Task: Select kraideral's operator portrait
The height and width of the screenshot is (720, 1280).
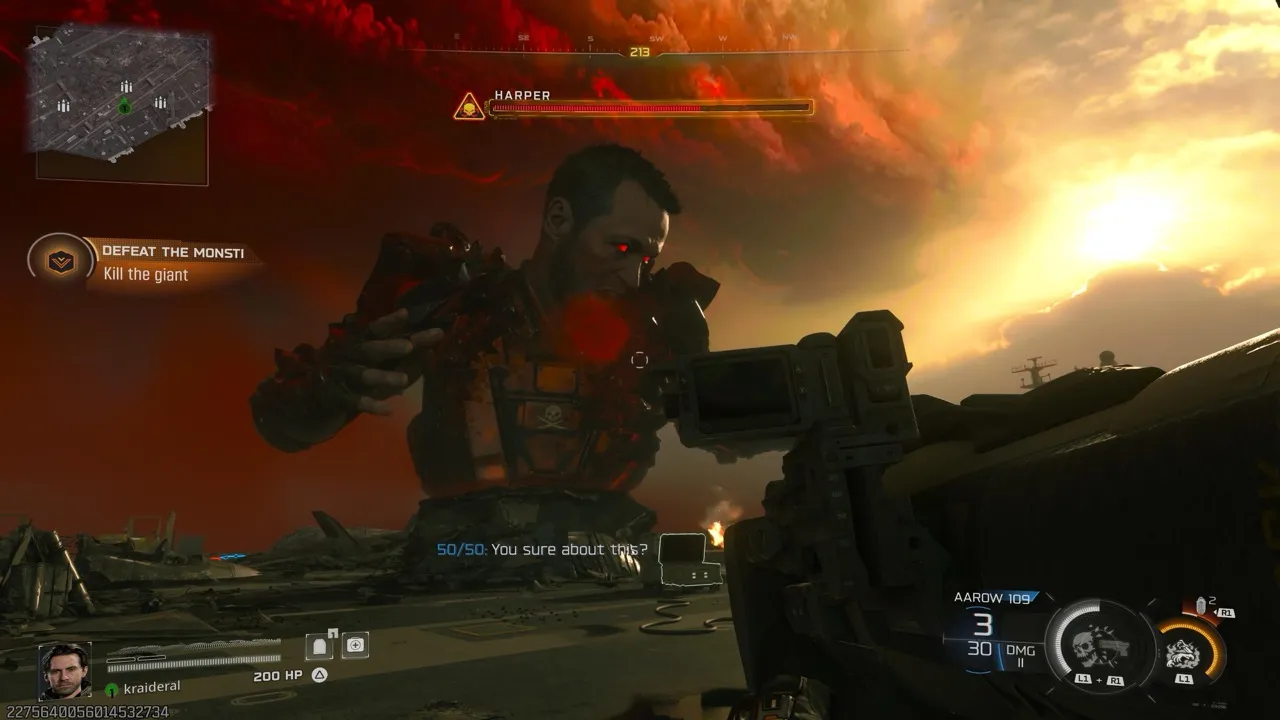Action: (x=65, y=670)
